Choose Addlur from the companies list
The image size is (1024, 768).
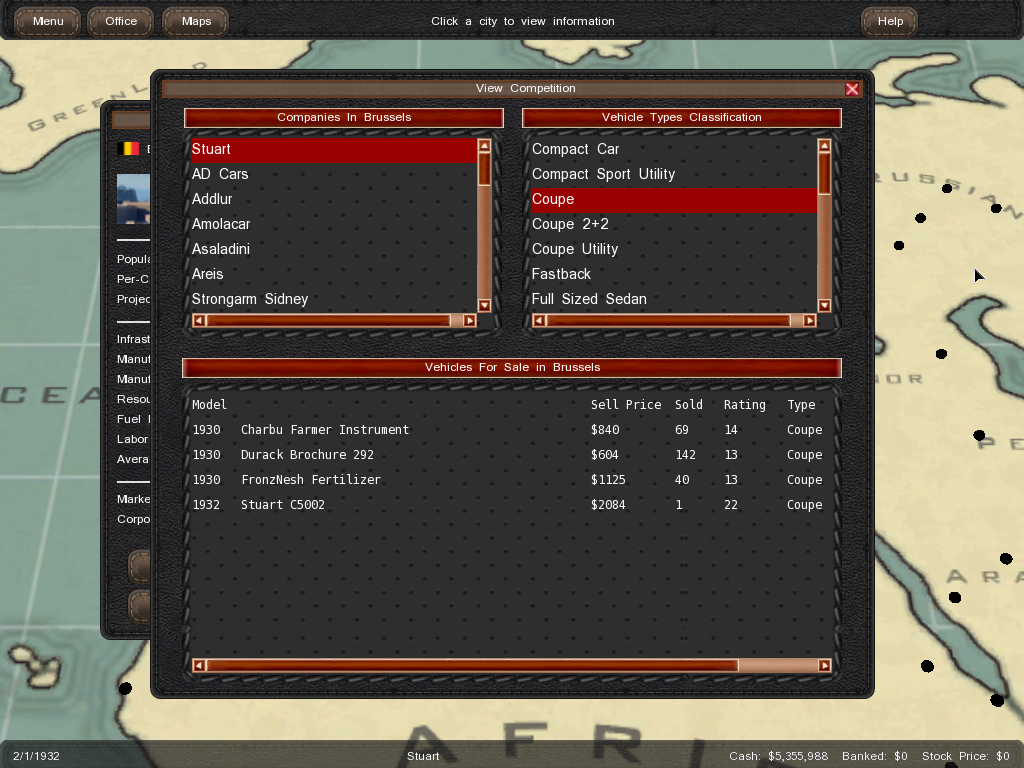tap(212, 199)
